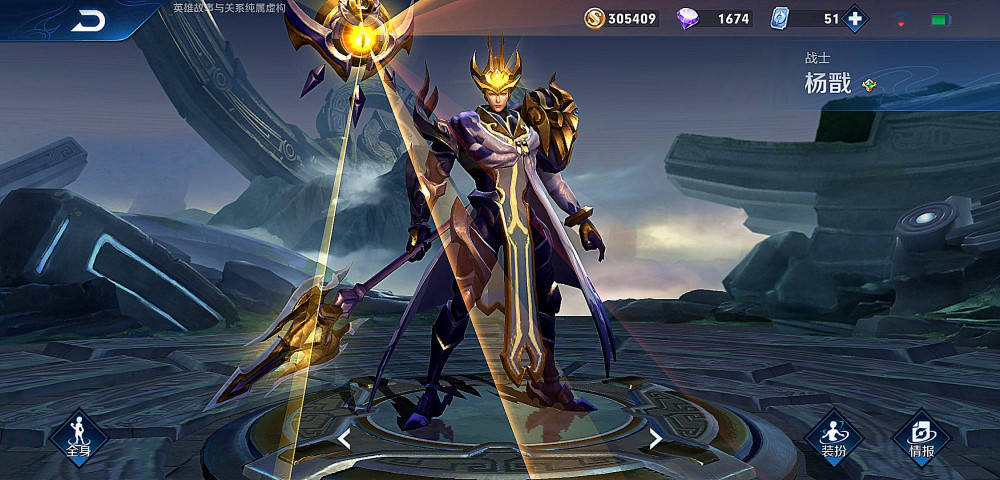Switch to previous hero with left arrow
The width and height of the screenshot is (1000, 480).
[344, 438]
